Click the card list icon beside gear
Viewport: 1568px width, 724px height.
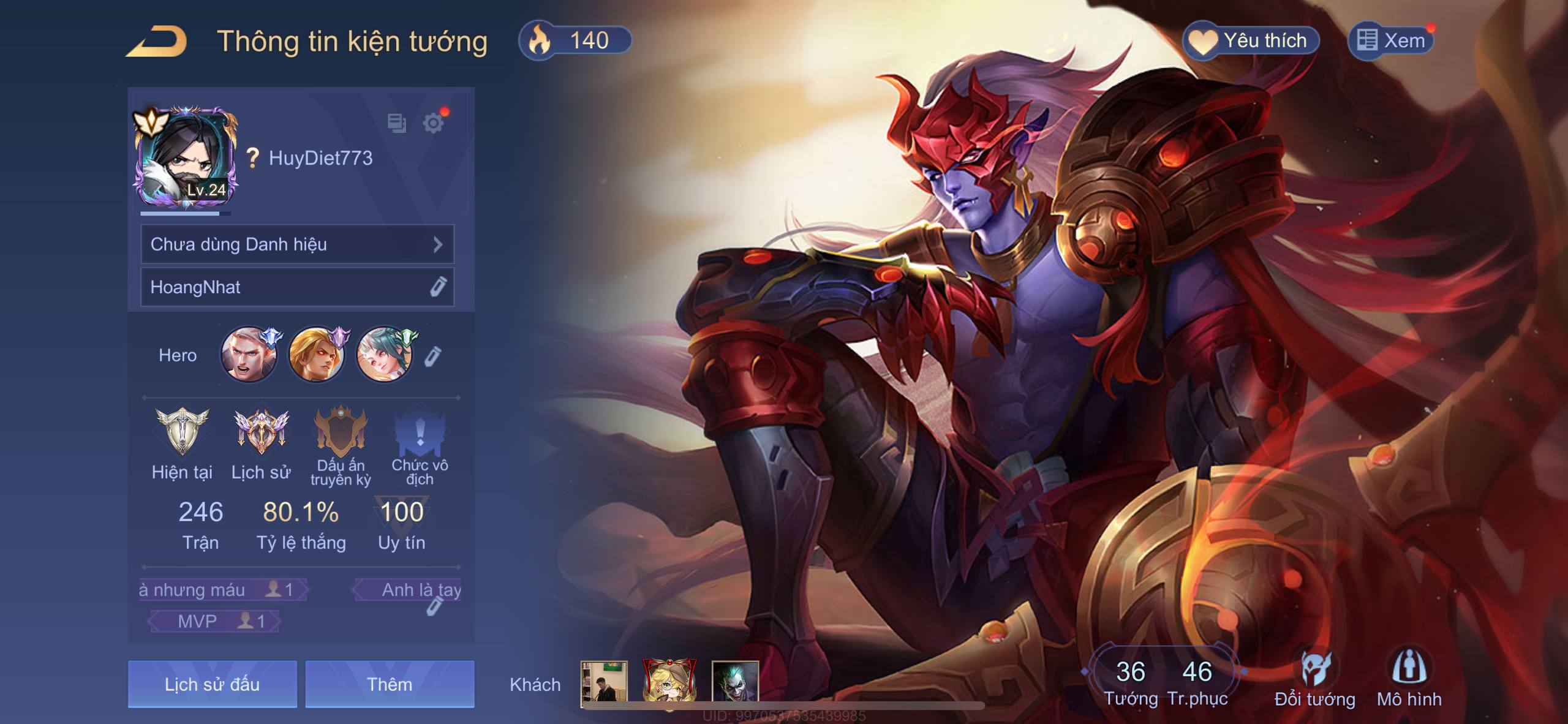pyautogui.click(x=397, y=123)
